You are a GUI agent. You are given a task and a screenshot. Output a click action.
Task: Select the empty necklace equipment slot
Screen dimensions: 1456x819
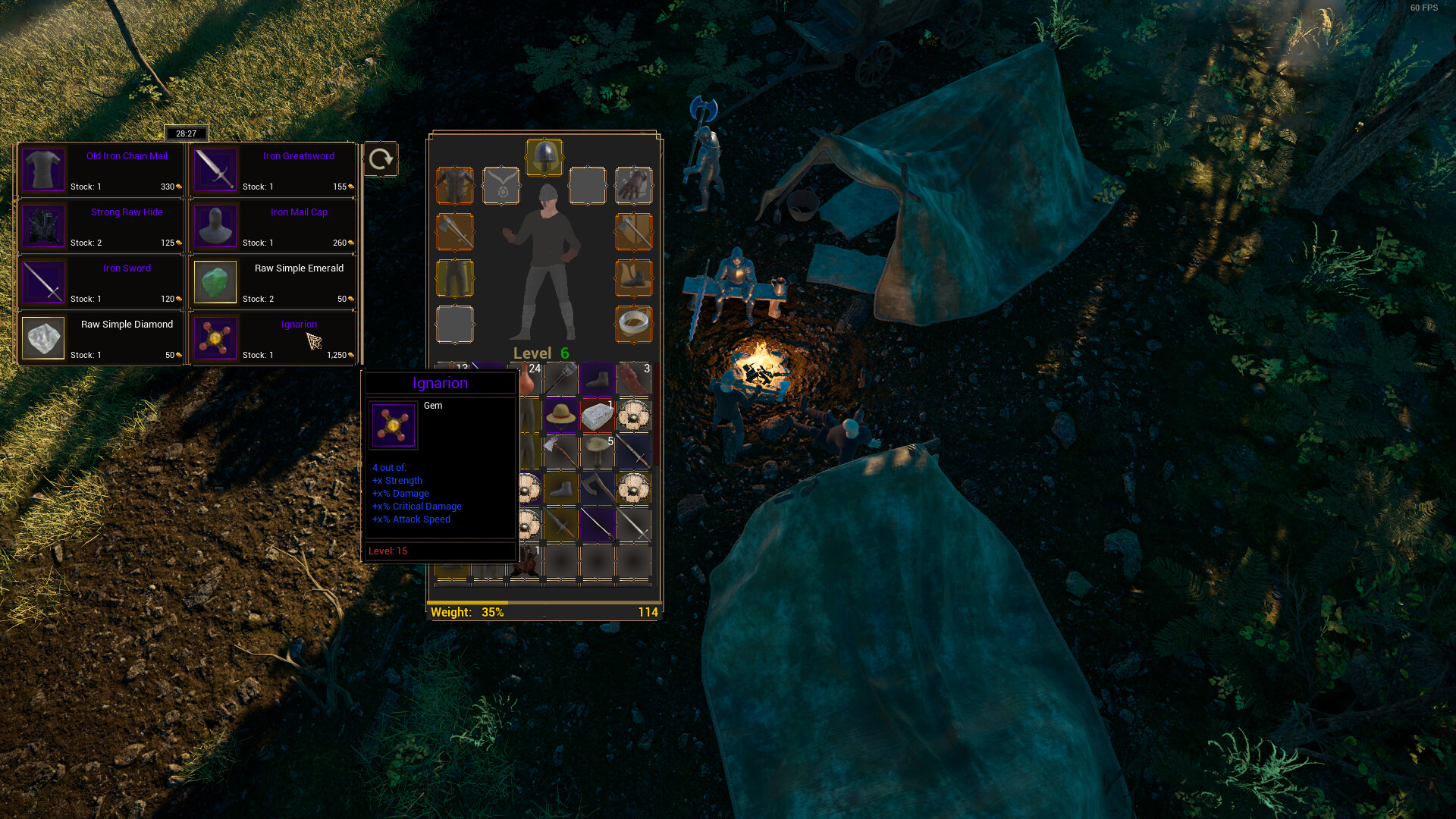coord(501,186)
